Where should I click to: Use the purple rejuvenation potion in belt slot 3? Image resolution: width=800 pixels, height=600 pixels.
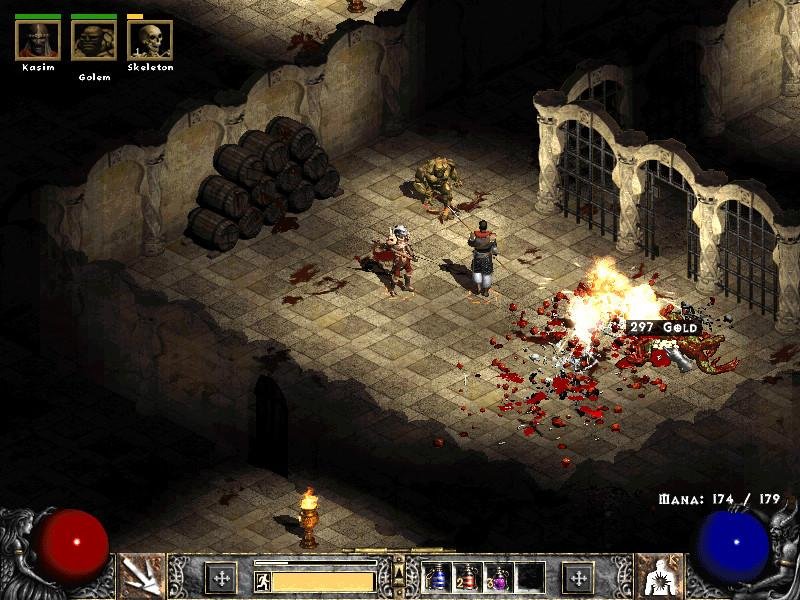coord(498,577)
